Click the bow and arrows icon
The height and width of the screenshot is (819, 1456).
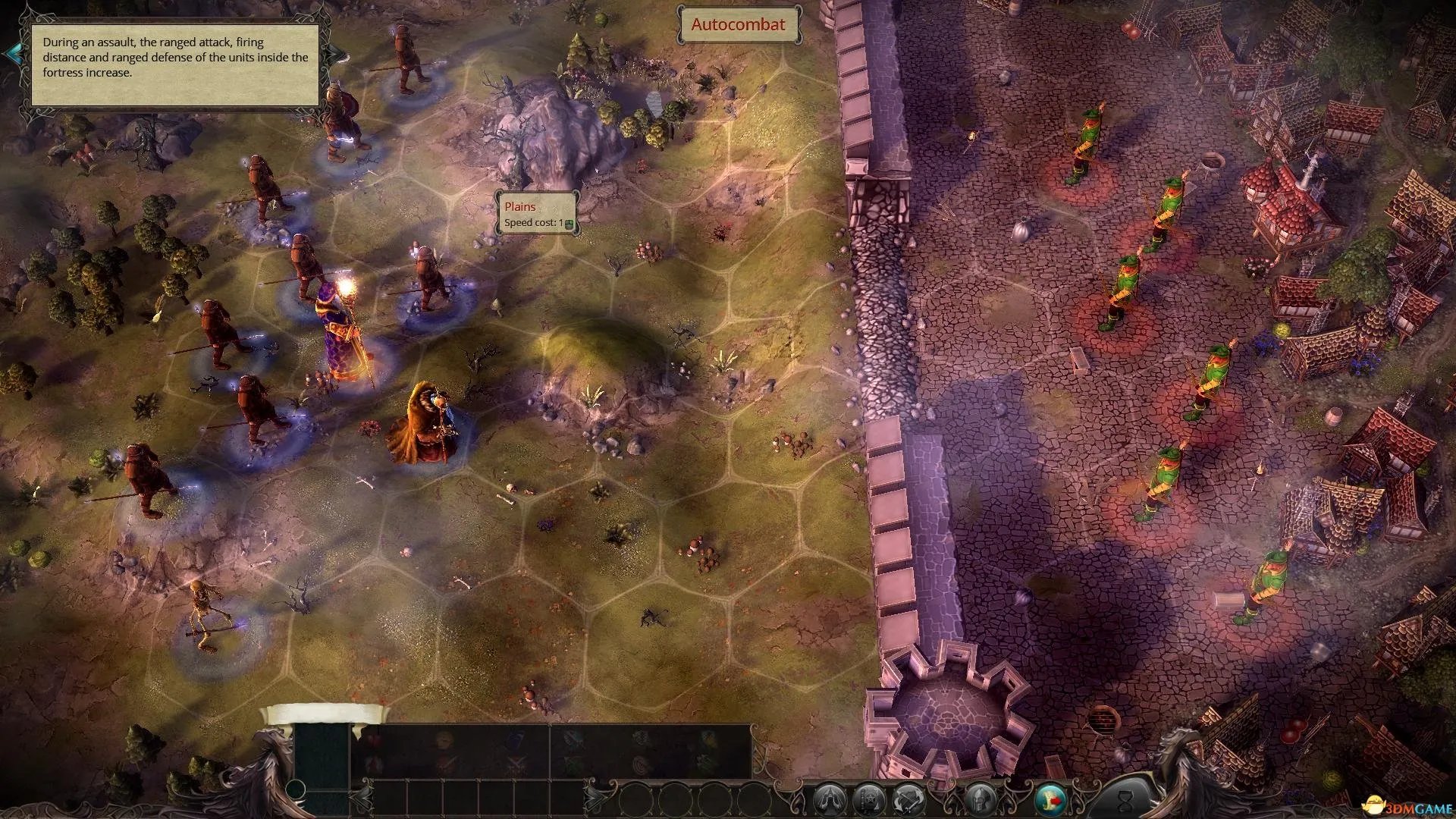click(908, 799)
